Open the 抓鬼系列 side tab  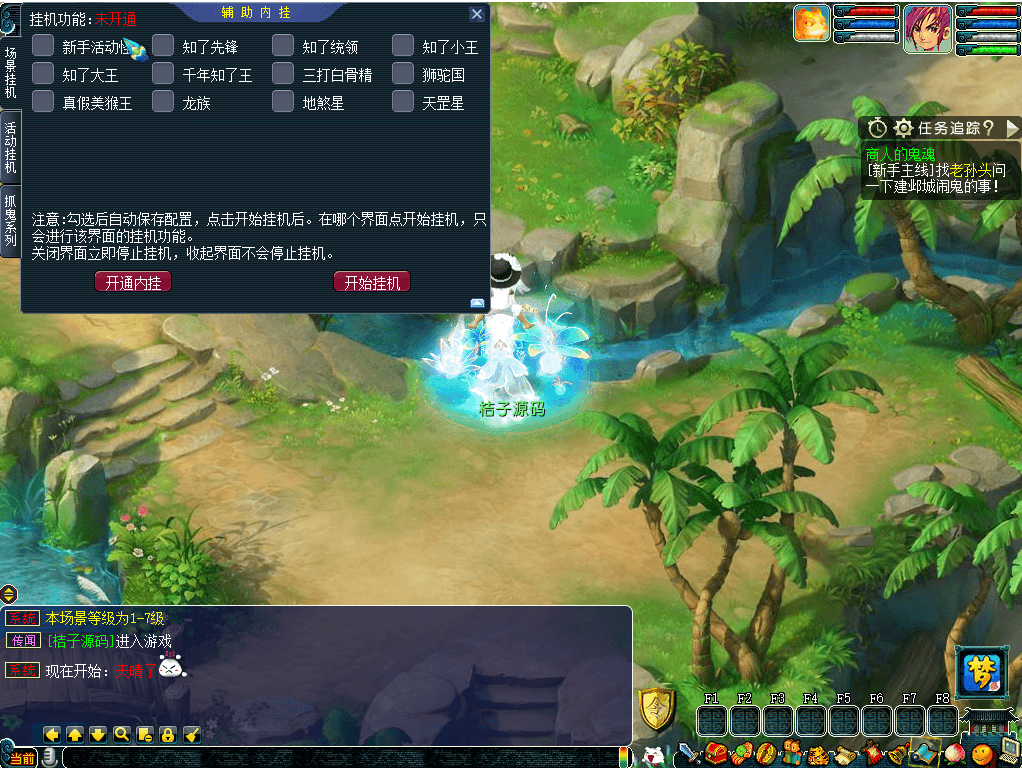(10, 220)
